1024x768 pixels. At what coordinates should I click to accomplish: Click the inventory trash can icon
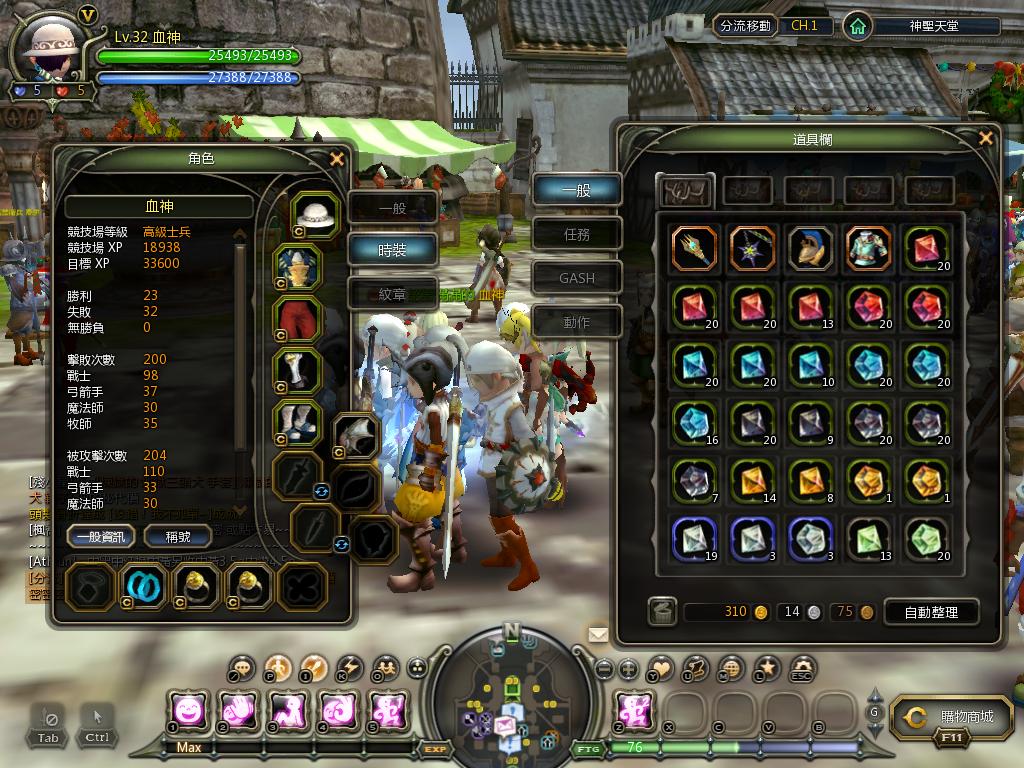click(660, 611)
